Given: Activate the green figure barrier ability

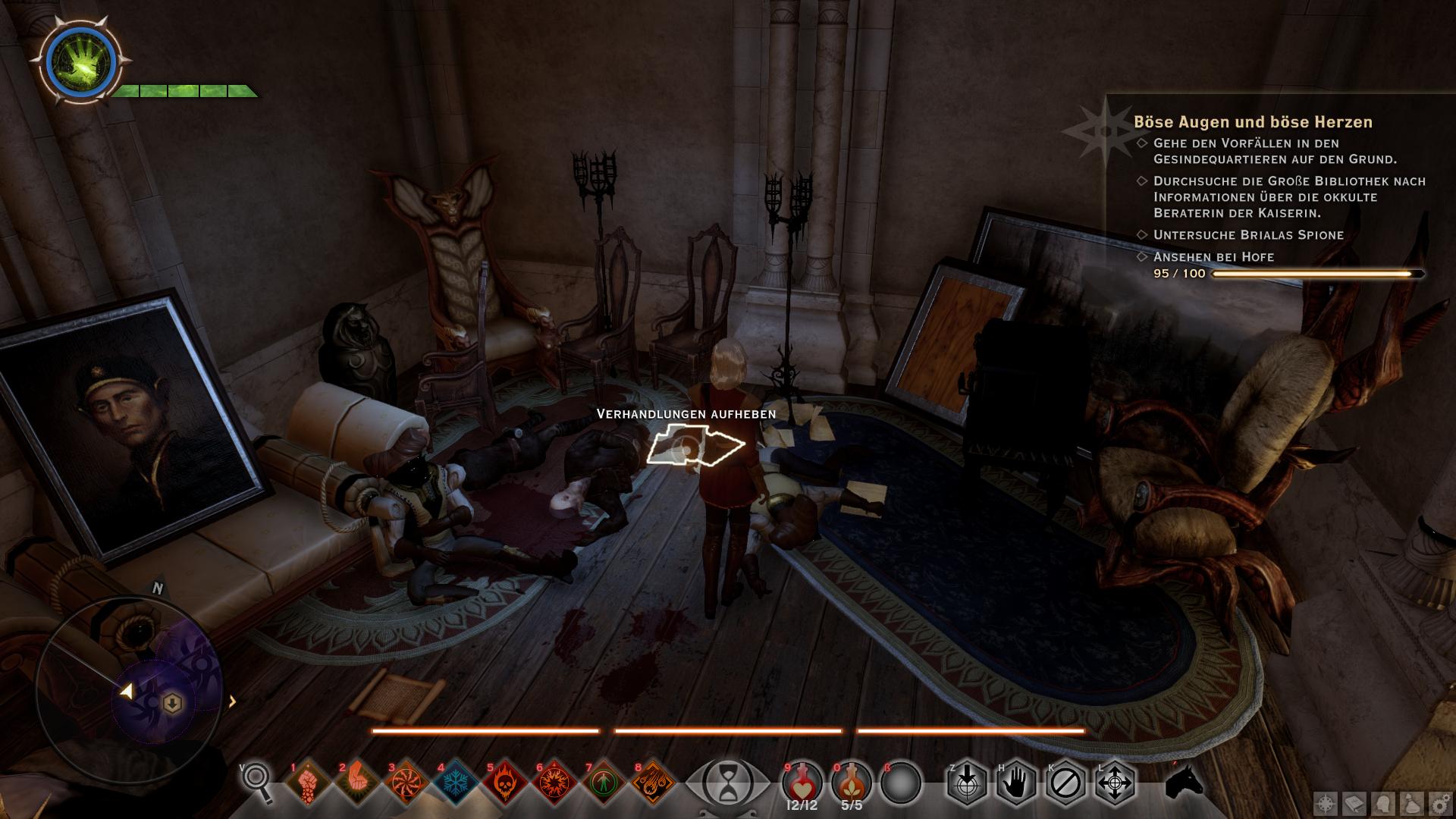Looking at the screenshot, I should 604,783.
